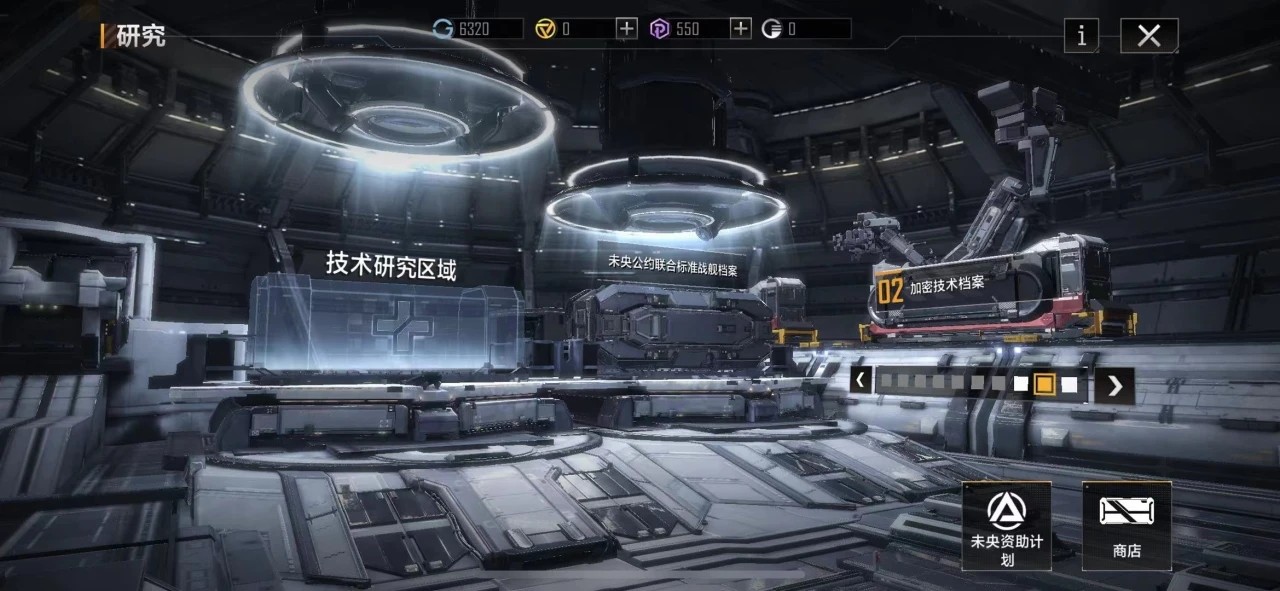Open the 未央资助计划 panel

[1006, 525]
